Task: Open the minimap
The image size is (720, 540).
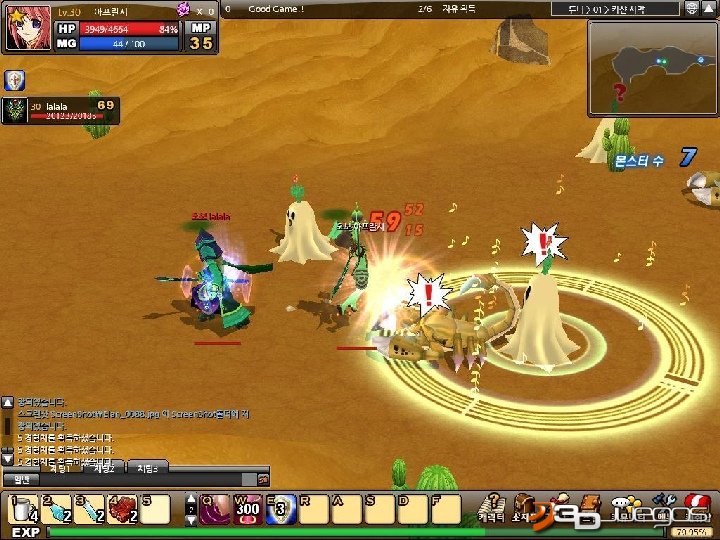Action: point(652,67)
